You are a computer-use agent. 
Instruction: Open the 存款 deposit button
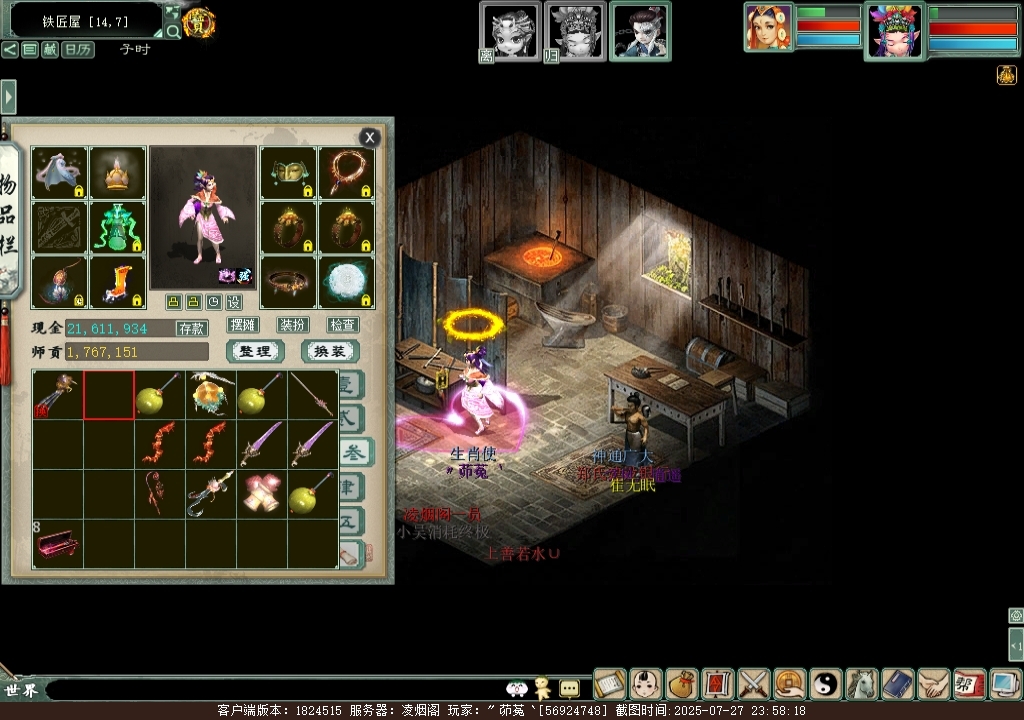[192, 328]
